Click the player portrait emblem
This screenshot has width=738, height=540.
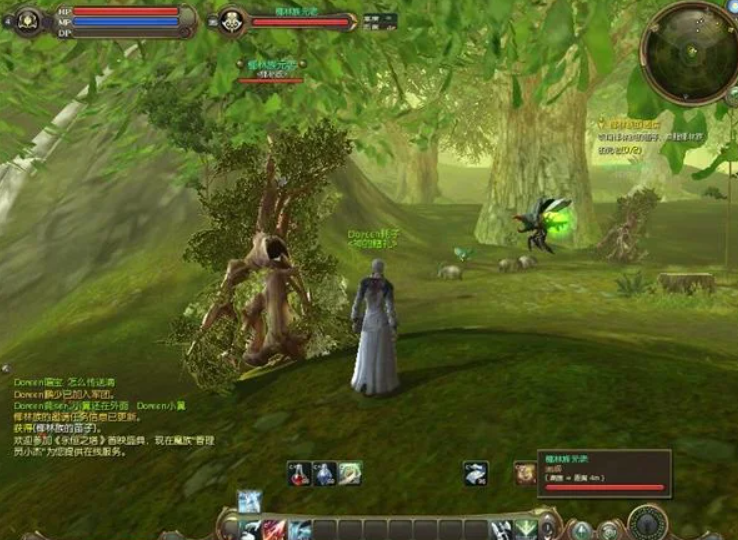[x=28, y=20]
